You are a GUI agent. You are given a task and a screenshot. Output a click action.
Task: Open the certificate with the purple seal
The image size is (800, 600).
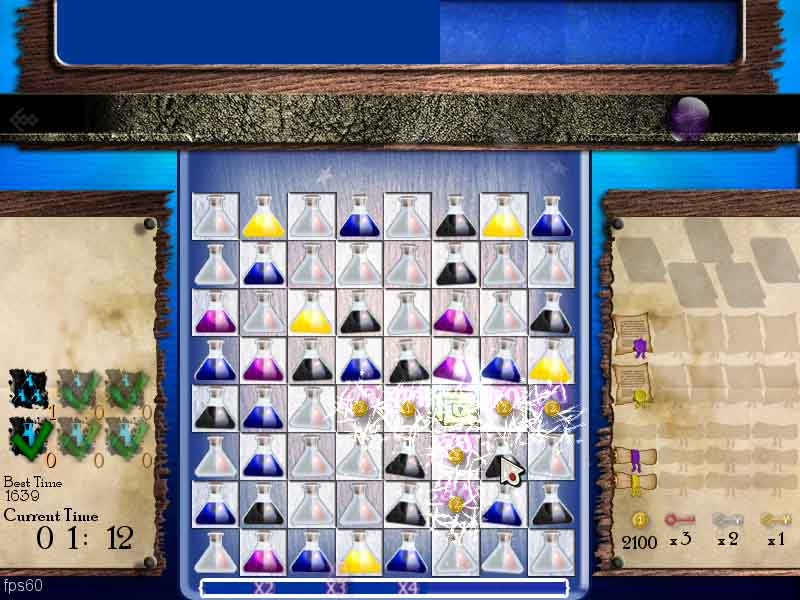coord(632,334)
